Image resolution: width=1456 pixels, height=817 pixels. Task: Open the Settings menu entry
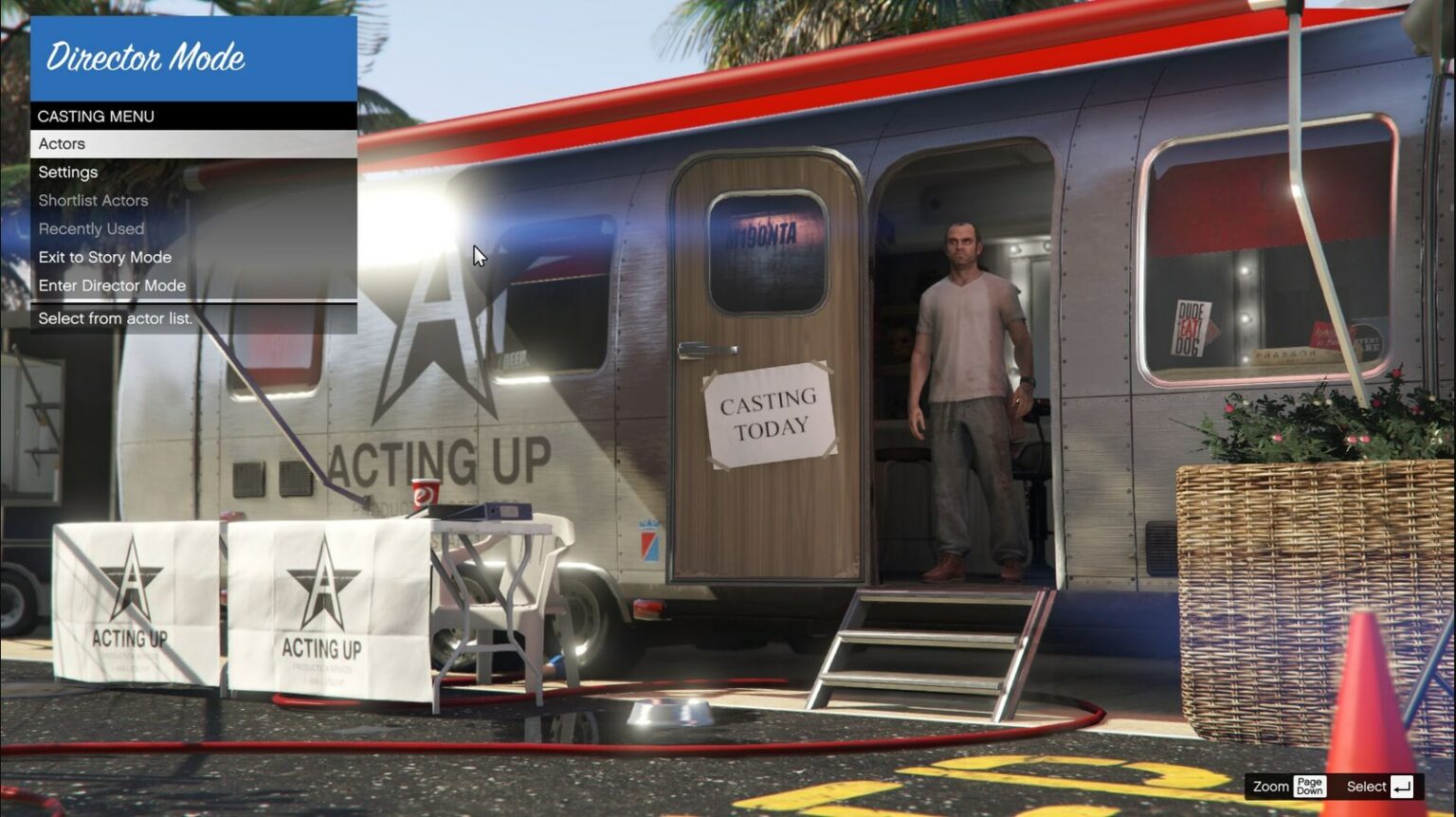pos(67,172)
